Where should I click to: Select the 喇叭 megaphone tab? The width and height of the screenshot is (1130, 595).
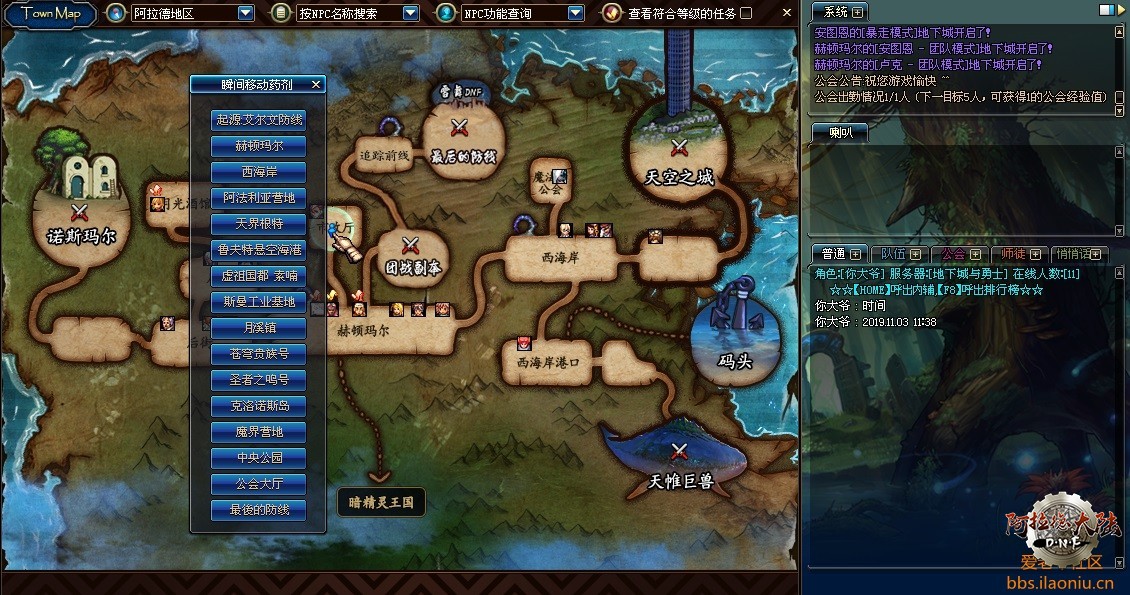(838, 133)
